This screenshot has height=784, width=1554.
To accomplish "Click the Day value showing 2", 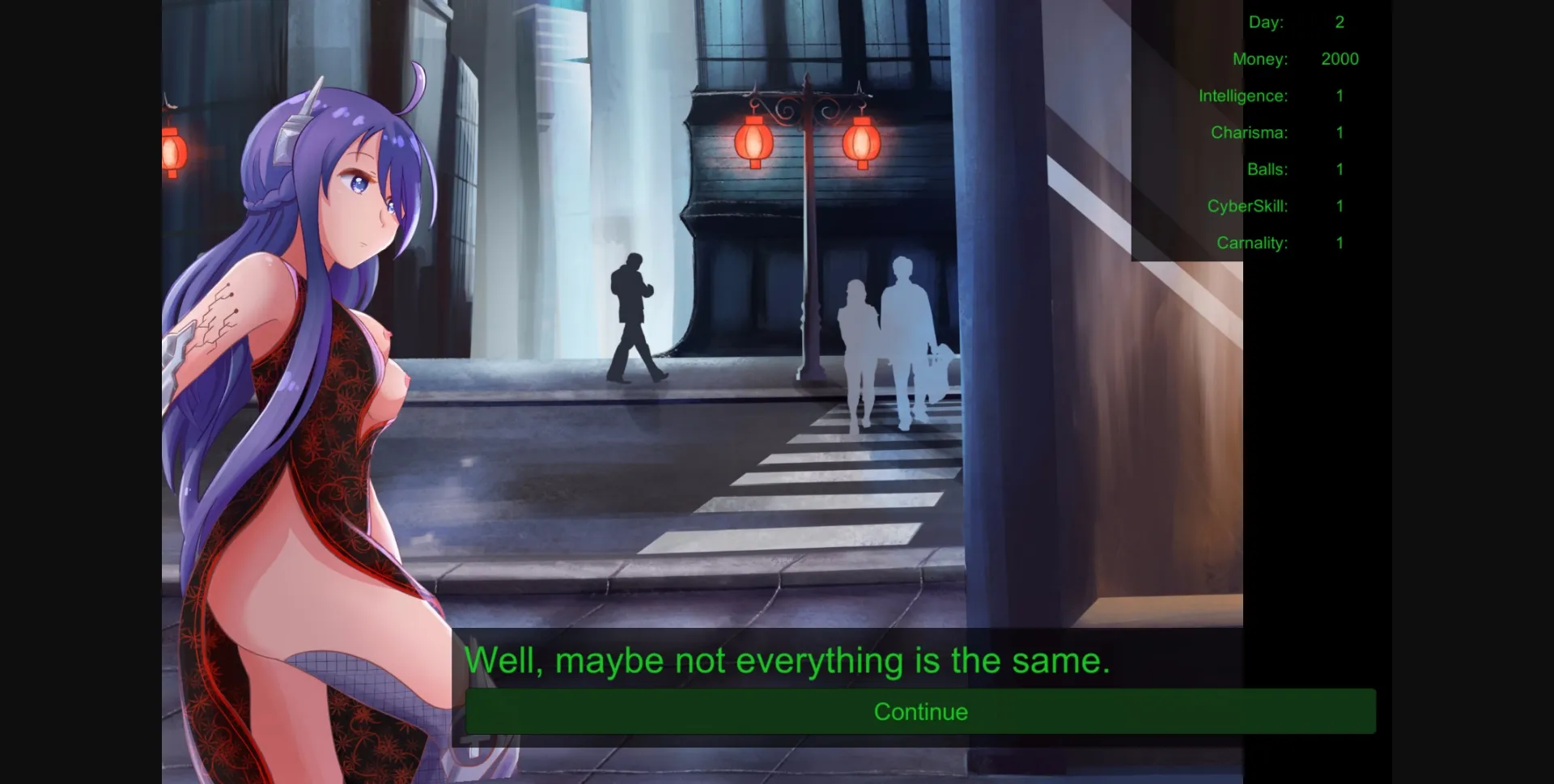I will point(1340,22).
